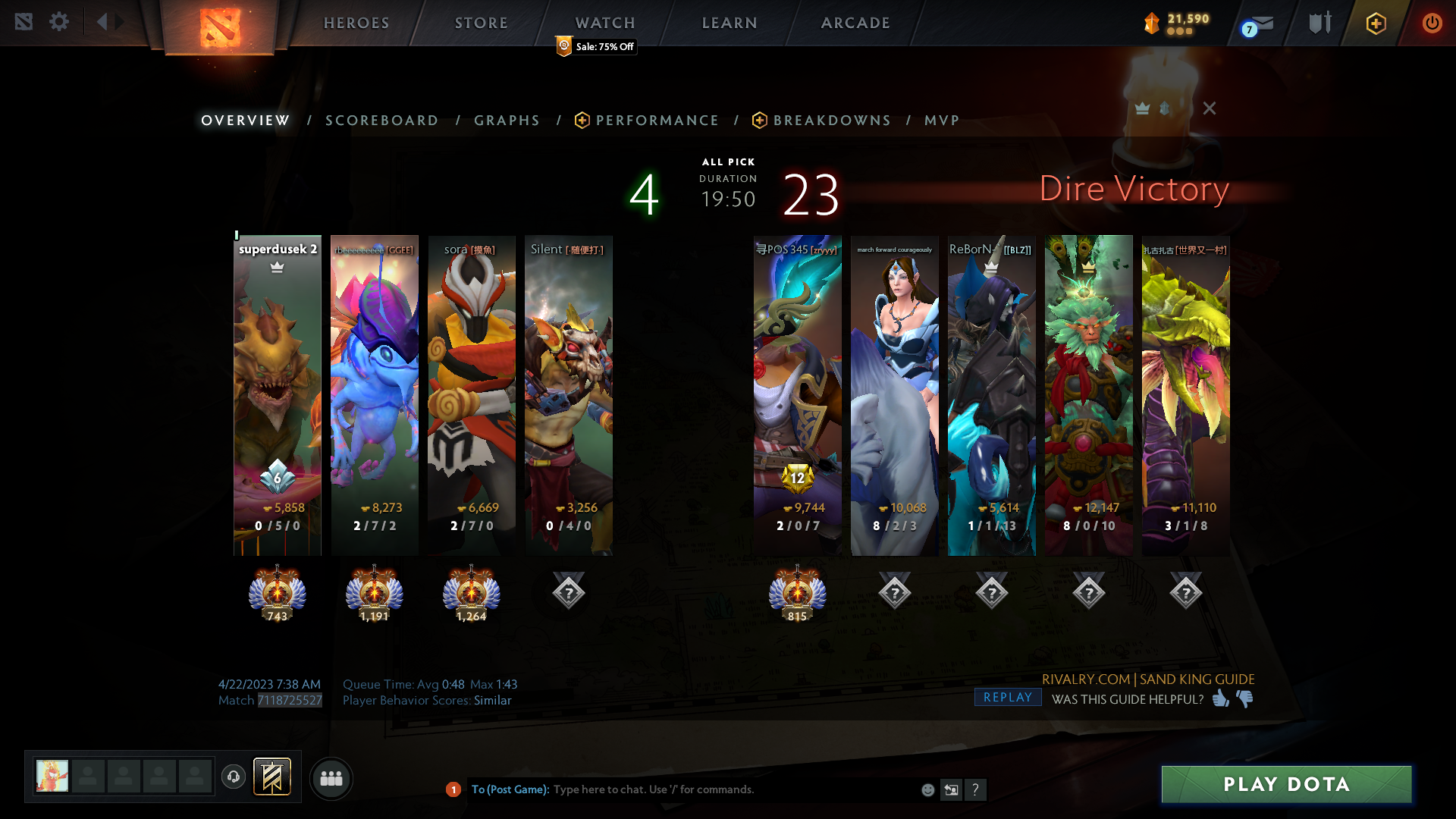Screen dimensions: 1456x819
Task: Click the share screenshot icon near chat
Action: pyautogui.click(x=952, y=789)
